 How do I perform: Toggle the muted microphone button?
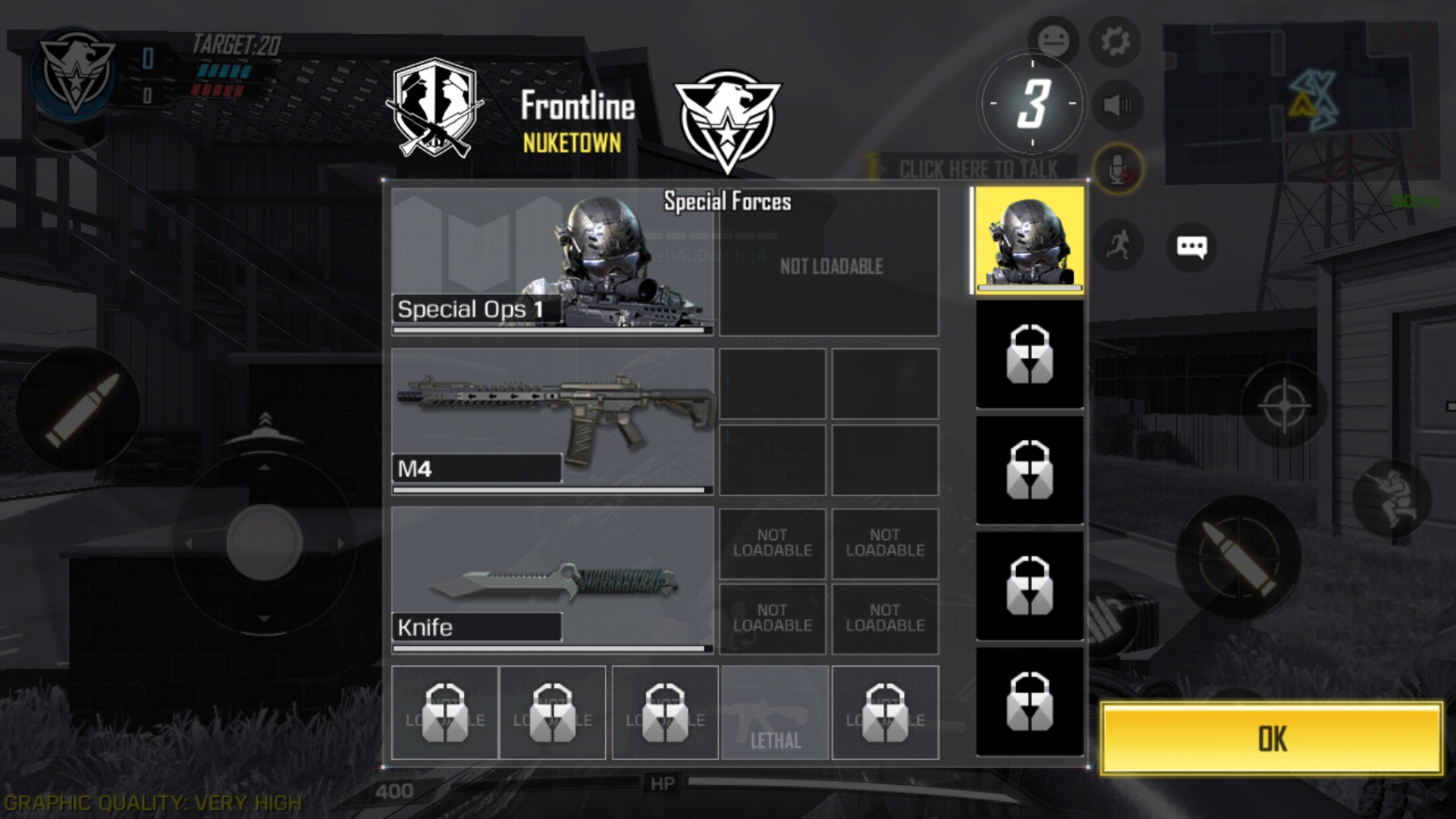pyautogui.click(x=1117, y=169)
